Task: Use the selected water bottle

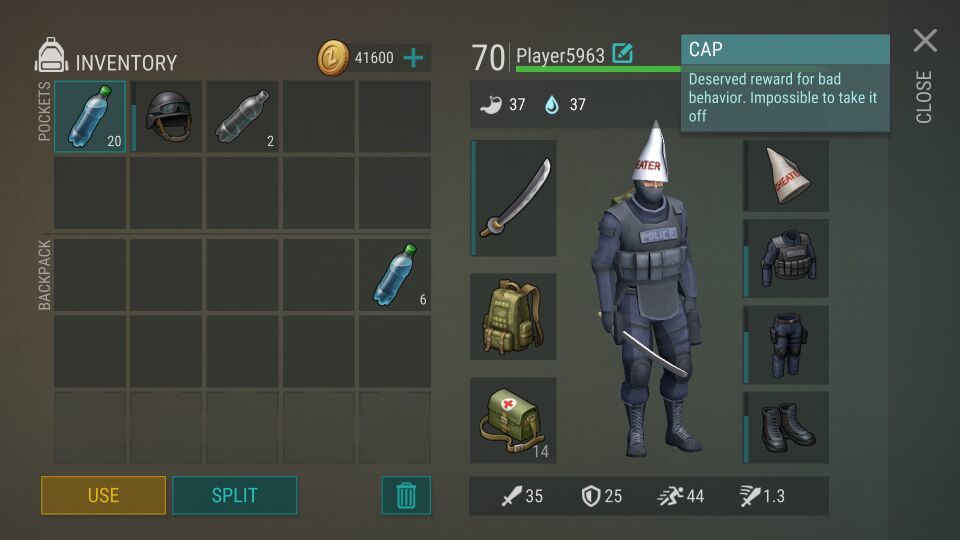Action: point(103,495)
